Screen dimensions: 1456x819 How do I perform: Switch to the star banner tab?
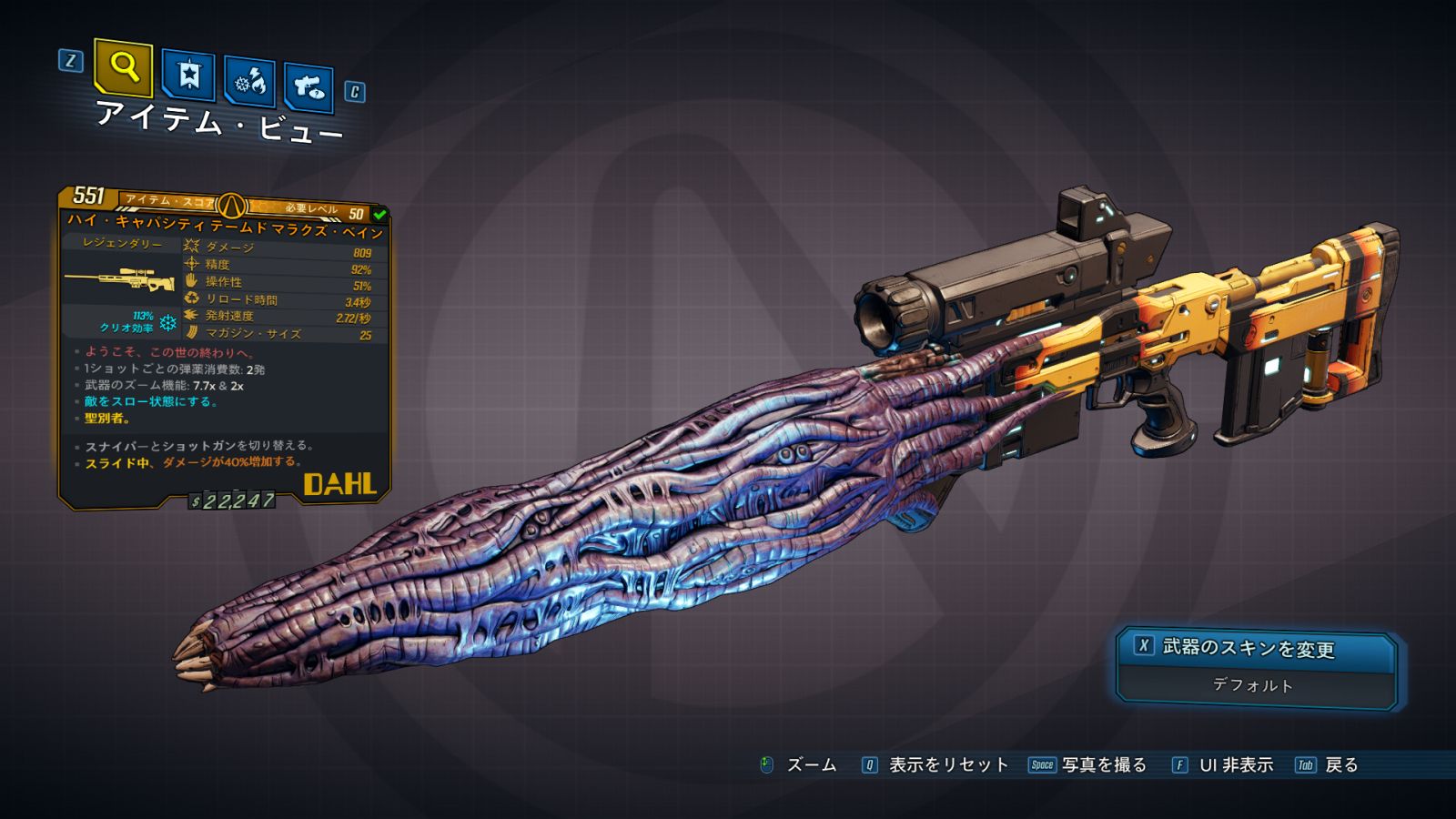pyautogui.click(x=188, y=76)
